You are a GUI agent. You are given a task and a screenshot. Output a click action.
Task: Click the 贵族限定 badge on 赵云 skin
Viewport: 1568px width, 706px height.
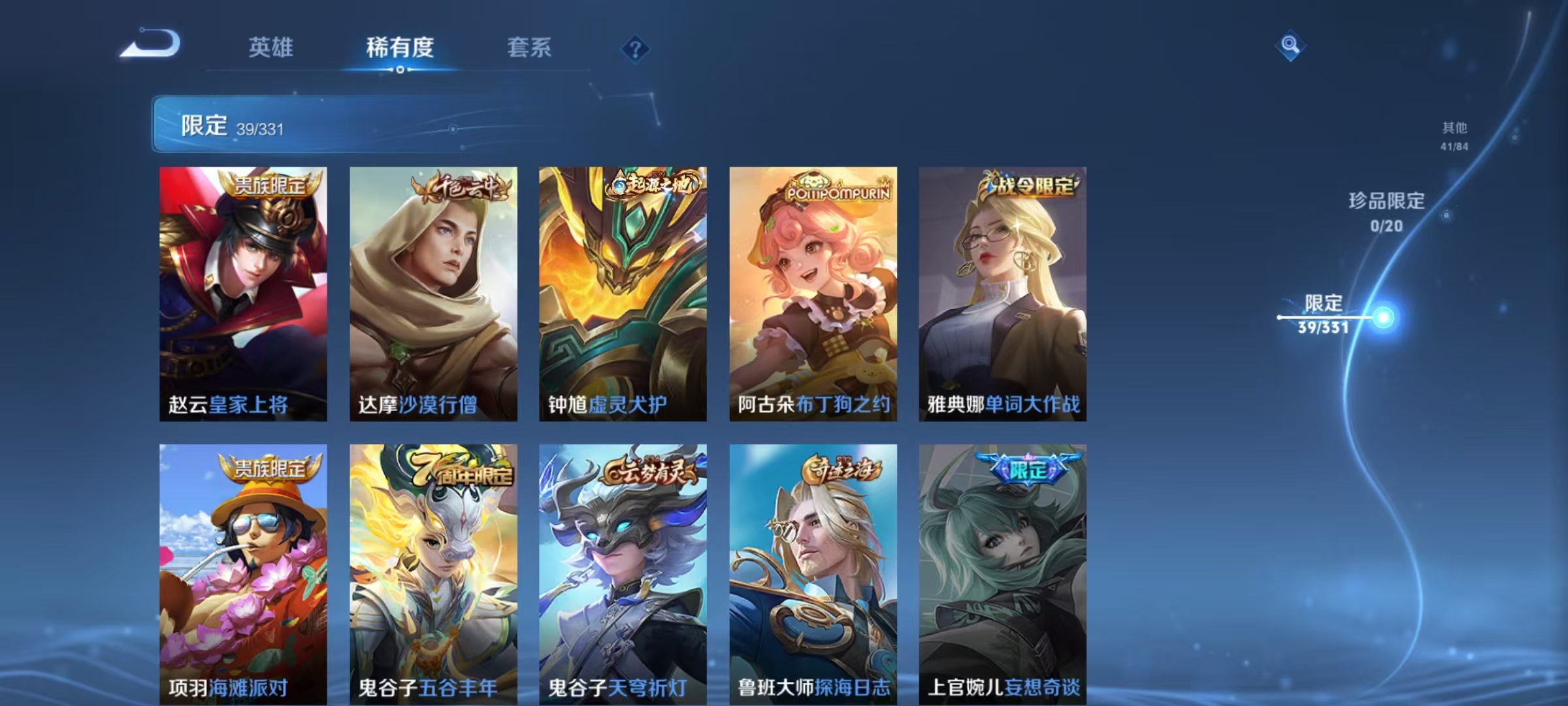[272, 188]
